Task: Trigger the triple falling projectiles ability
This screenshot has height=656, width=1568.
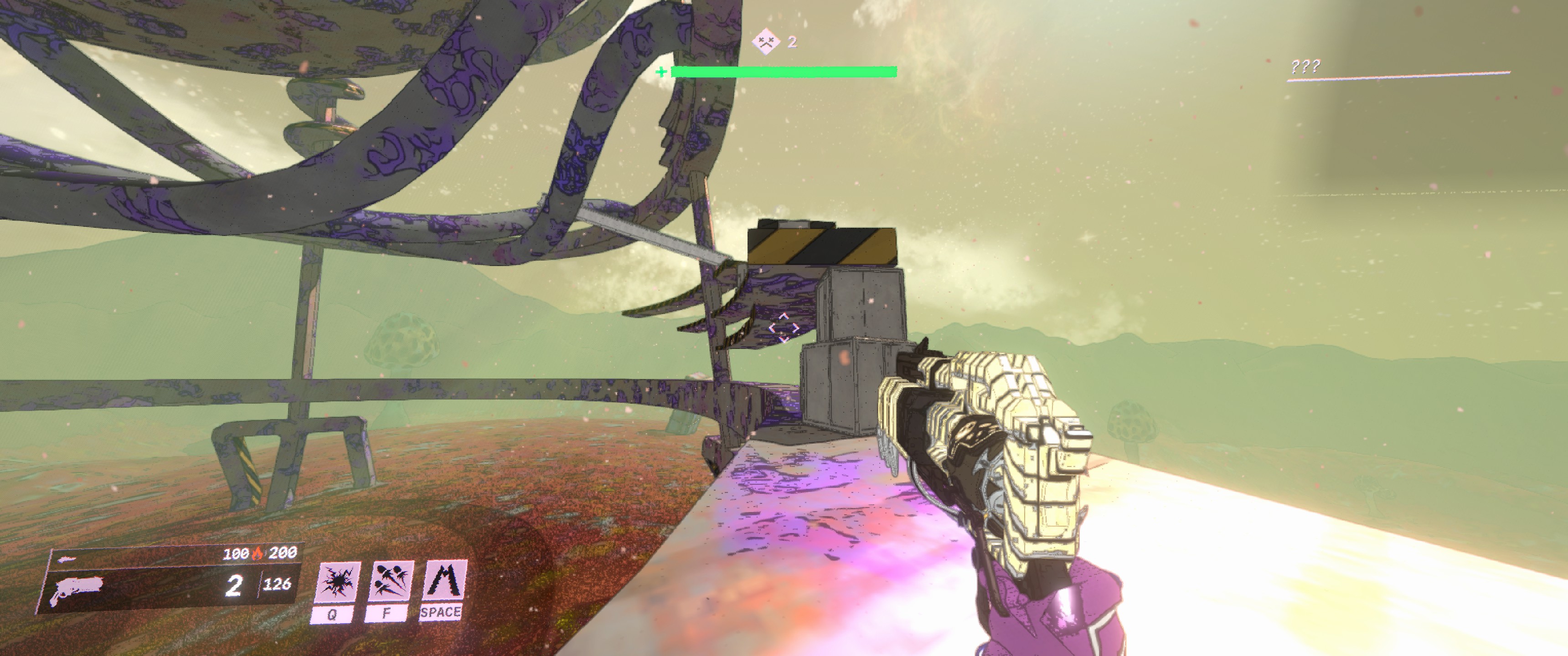Action: point(390,581)
